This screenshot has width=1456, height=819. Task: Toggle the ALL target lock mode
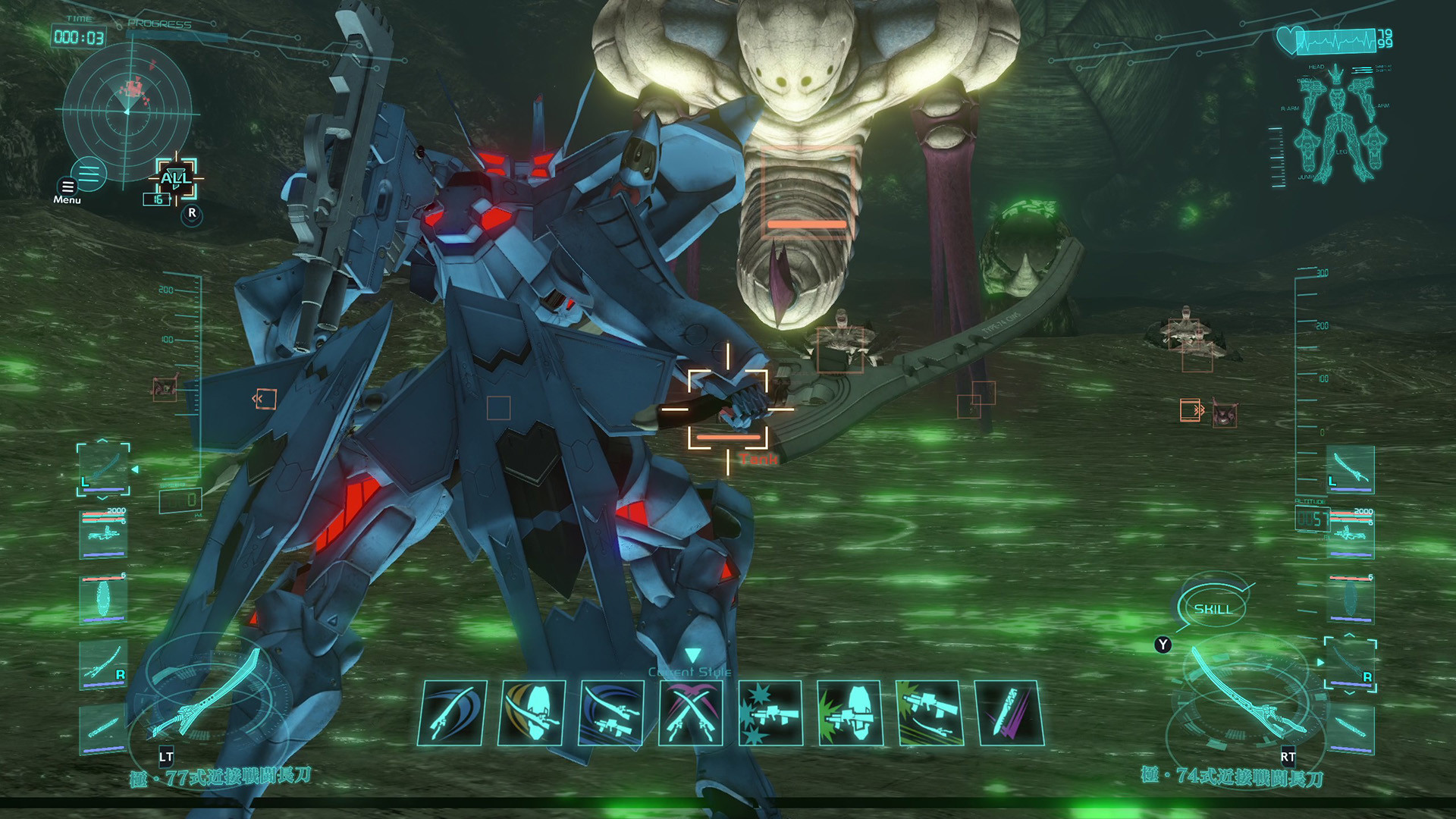[x=175, y=179]
